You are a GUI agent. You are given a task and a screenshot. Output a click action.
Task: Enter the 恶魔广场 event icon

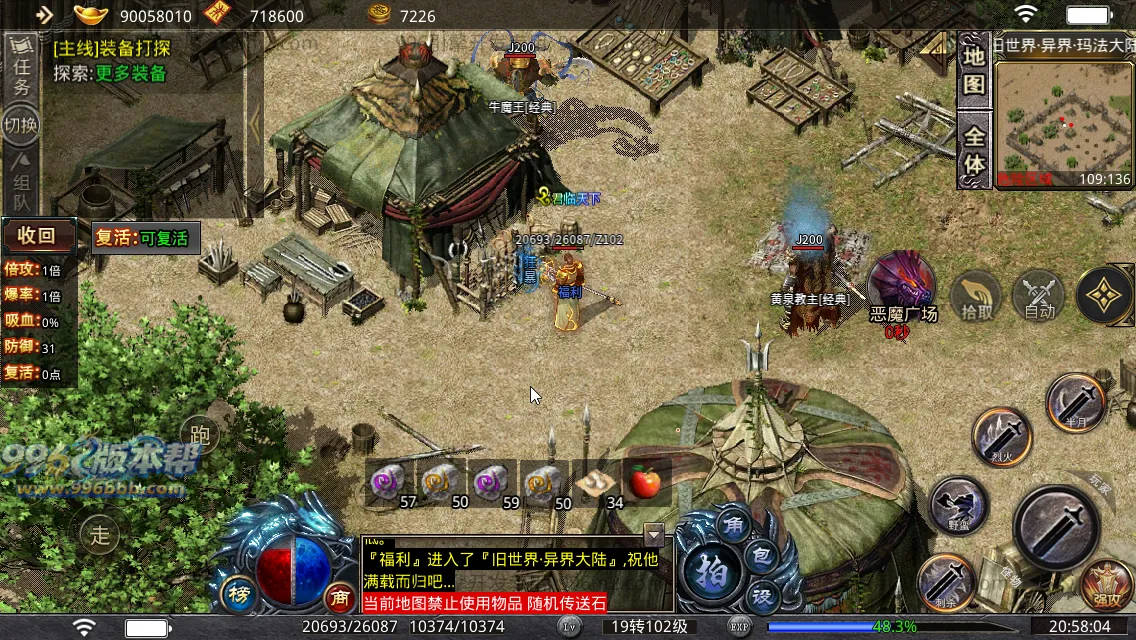point(902,285)
